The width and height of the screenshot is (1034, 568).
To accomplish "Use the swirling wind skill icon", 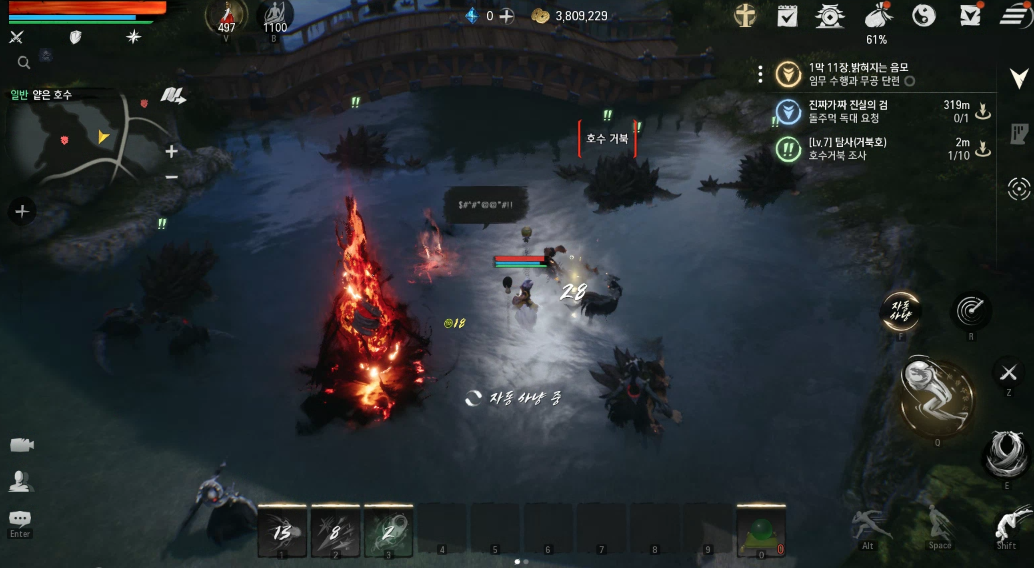I will tap(1007, 453).
